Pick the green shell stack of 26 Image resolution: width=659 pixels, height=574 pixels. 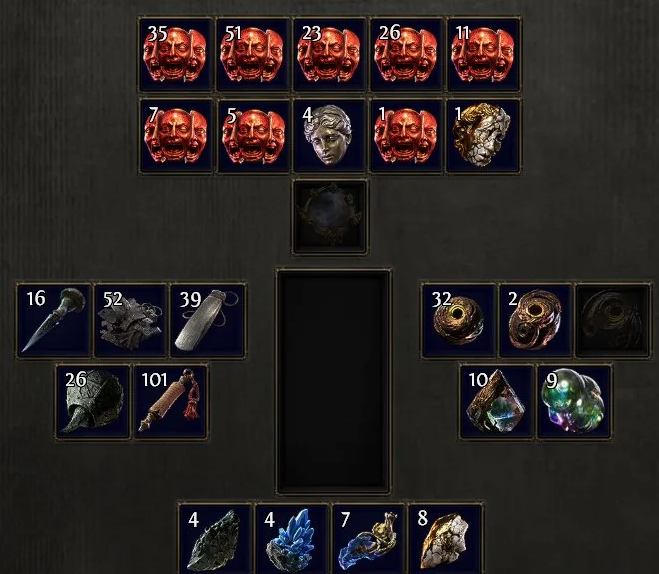(93, 402)
